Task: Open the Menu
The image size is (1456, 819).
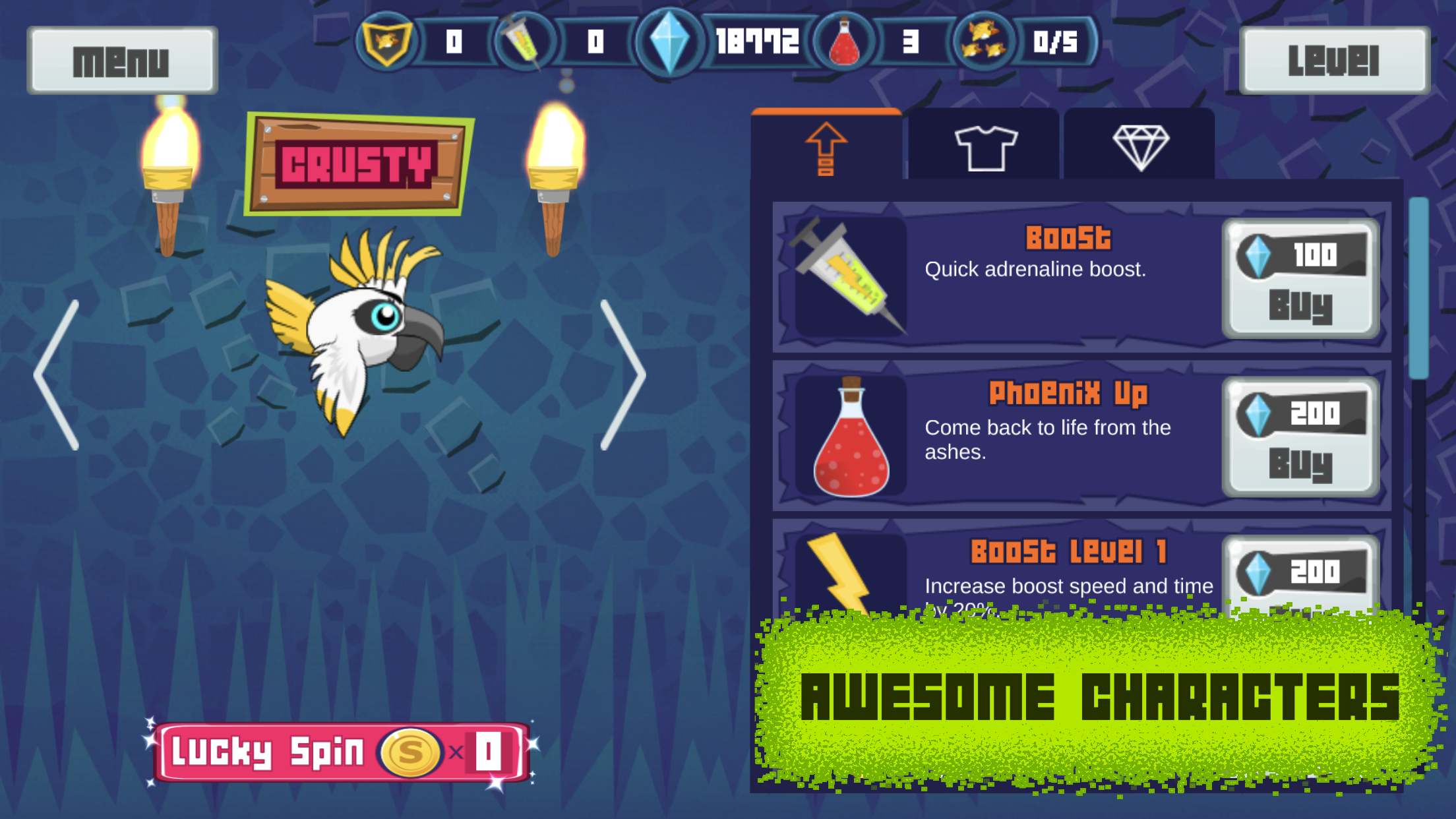Action: [122, 61]
